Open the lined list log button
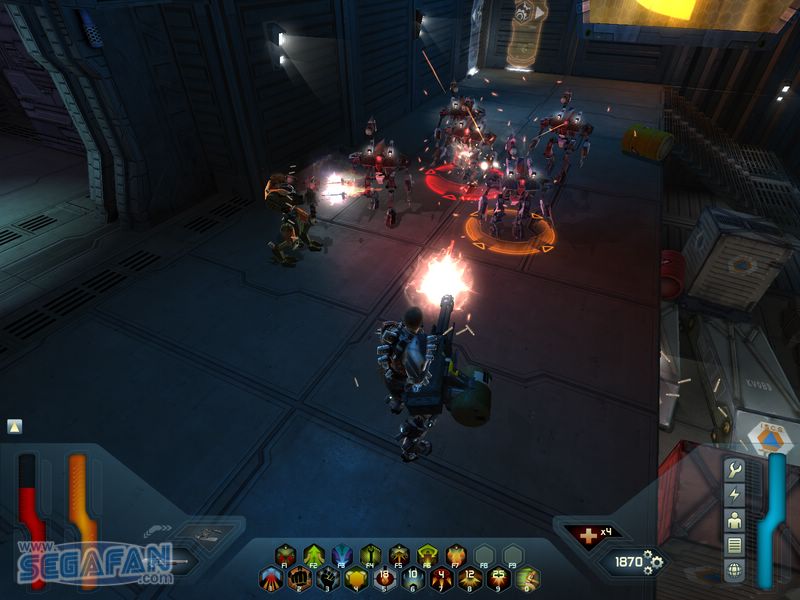The image size is (800, 600). (735, 546)
